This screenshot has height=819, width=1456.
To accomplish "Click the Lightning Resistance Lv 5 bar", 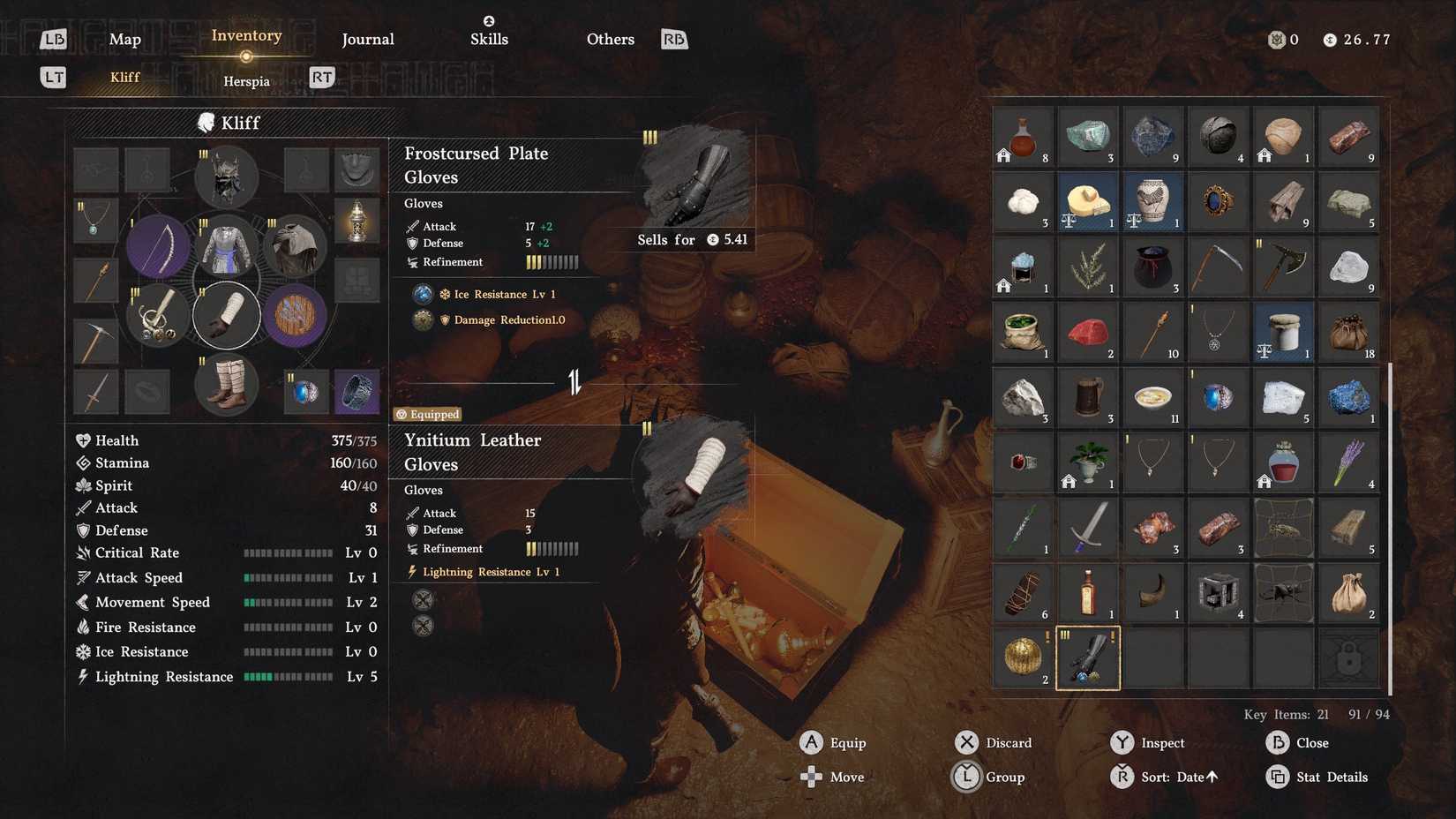I will 289,677.
